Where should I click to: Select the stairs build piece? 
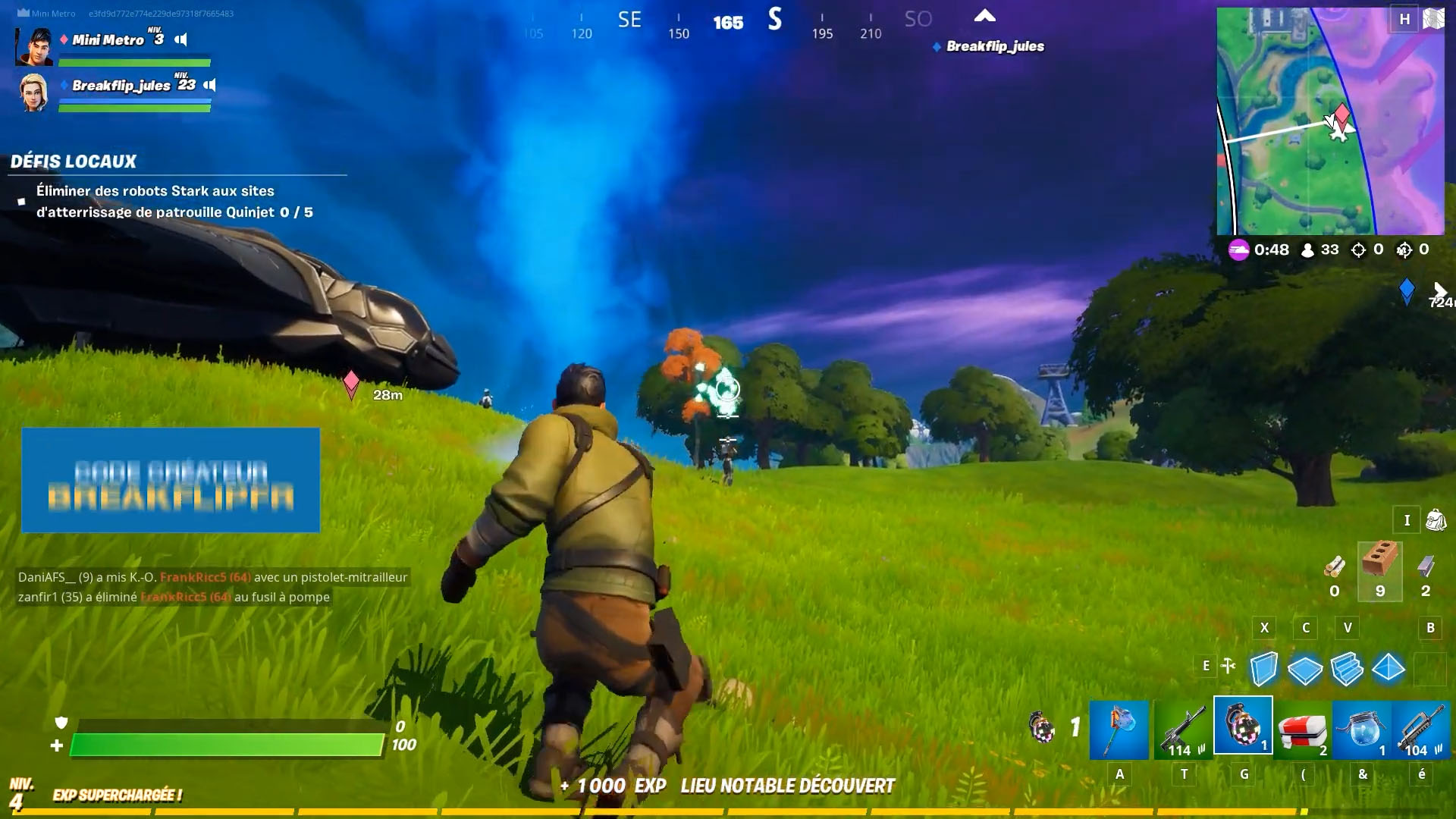1348,668
